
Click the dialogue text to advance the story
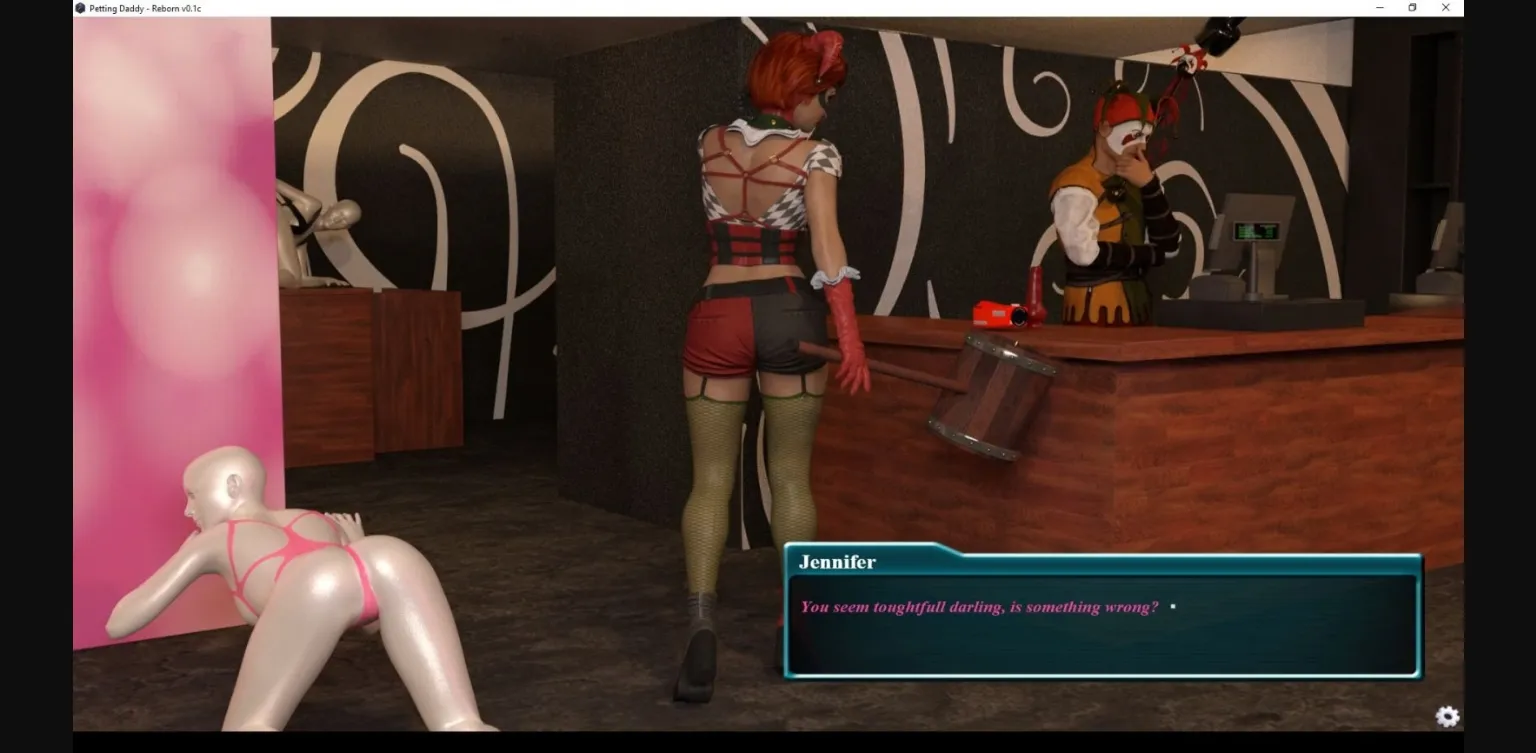coord(979,605)
